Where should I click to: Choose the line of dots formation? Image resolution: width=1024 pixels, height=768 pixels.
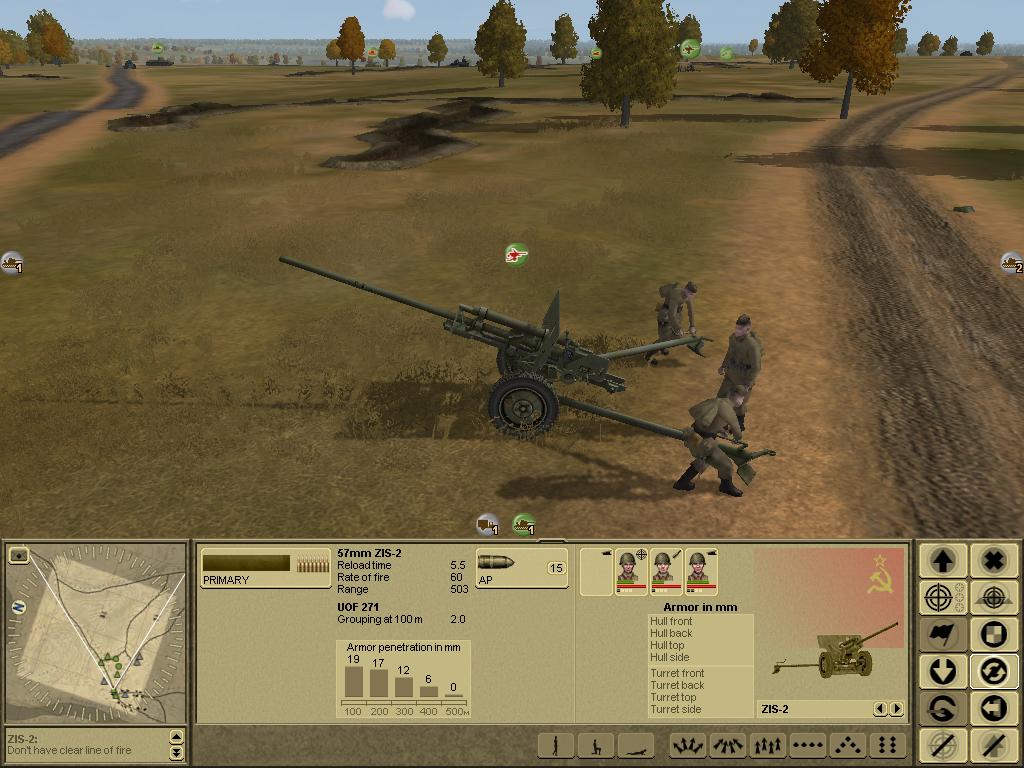[808, 745]
